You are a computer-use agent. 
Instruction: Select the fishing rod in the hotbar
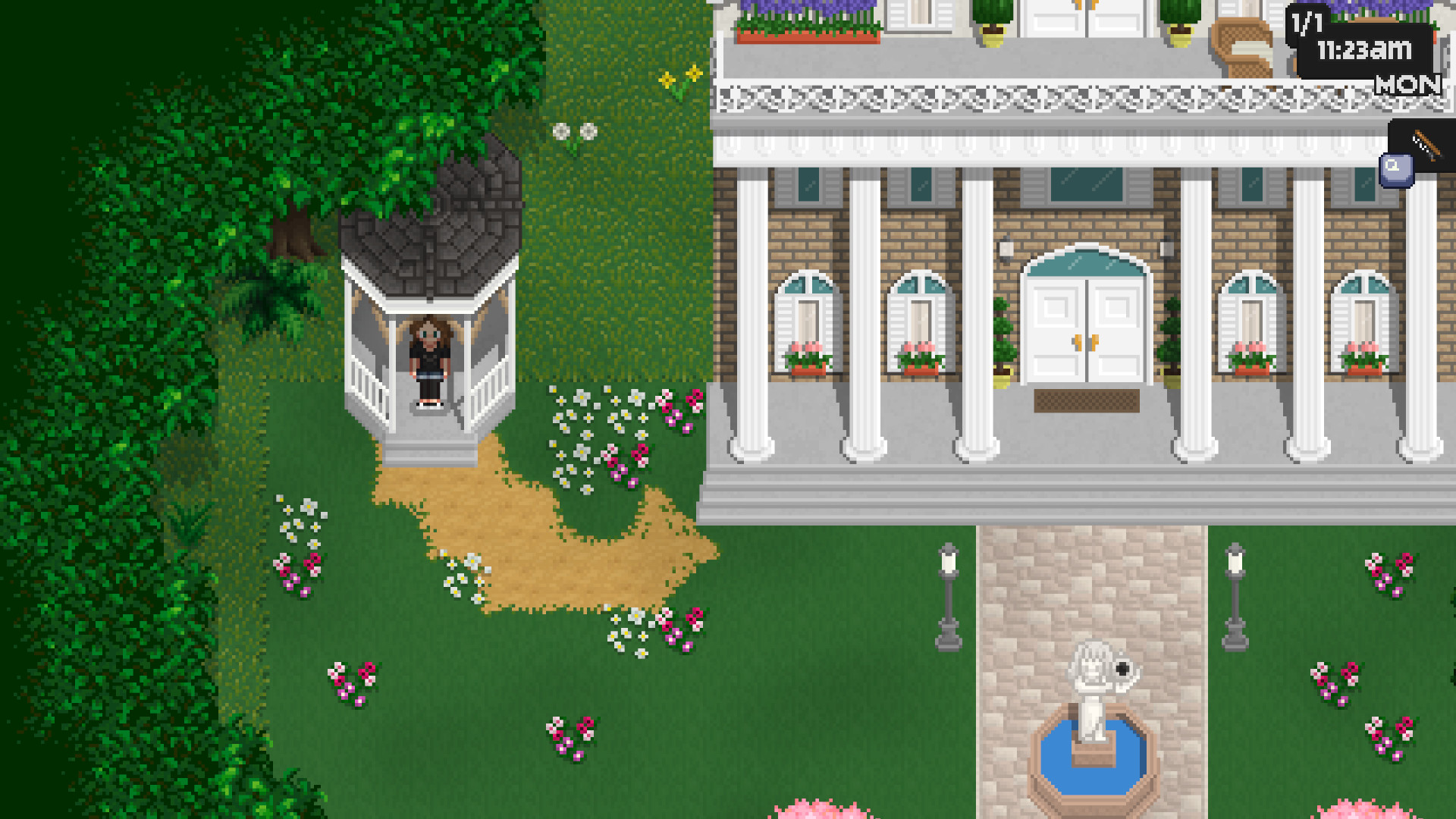[1426, 146]
